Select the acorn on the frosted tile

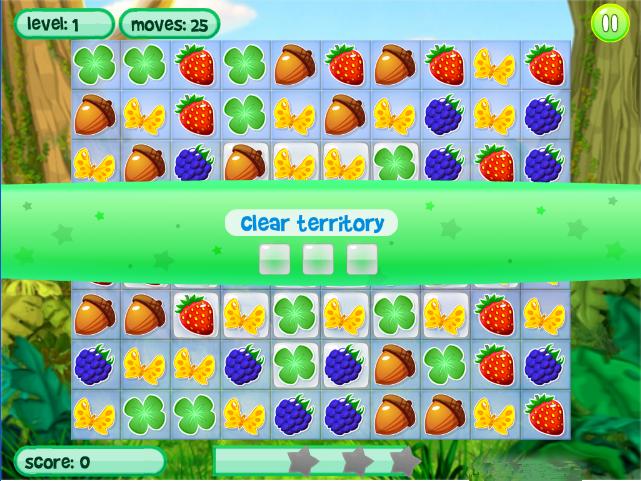[245, 163]
